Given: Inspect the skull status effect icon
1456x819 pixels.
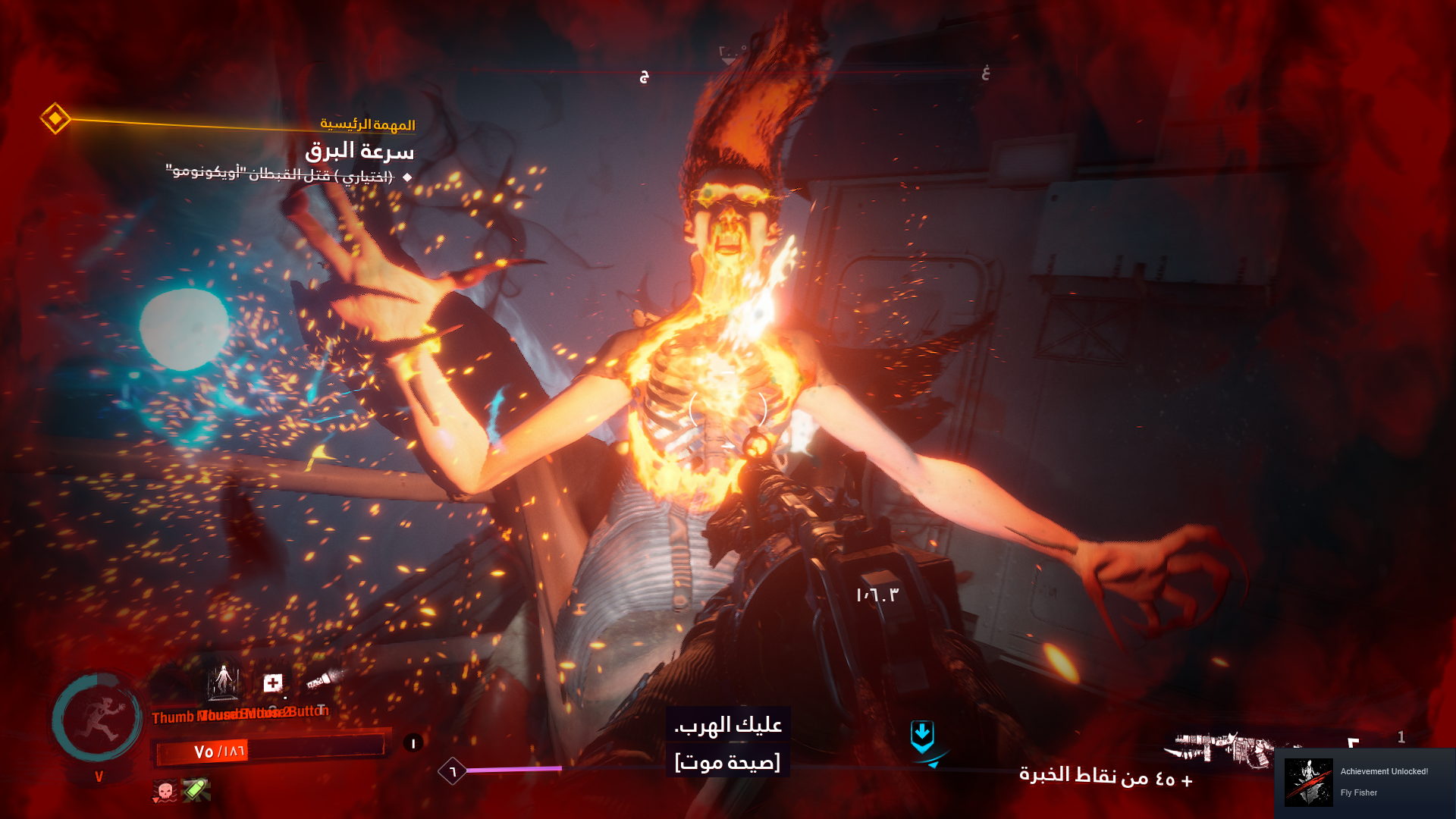Looking at the screenshot, I should 165,791.
